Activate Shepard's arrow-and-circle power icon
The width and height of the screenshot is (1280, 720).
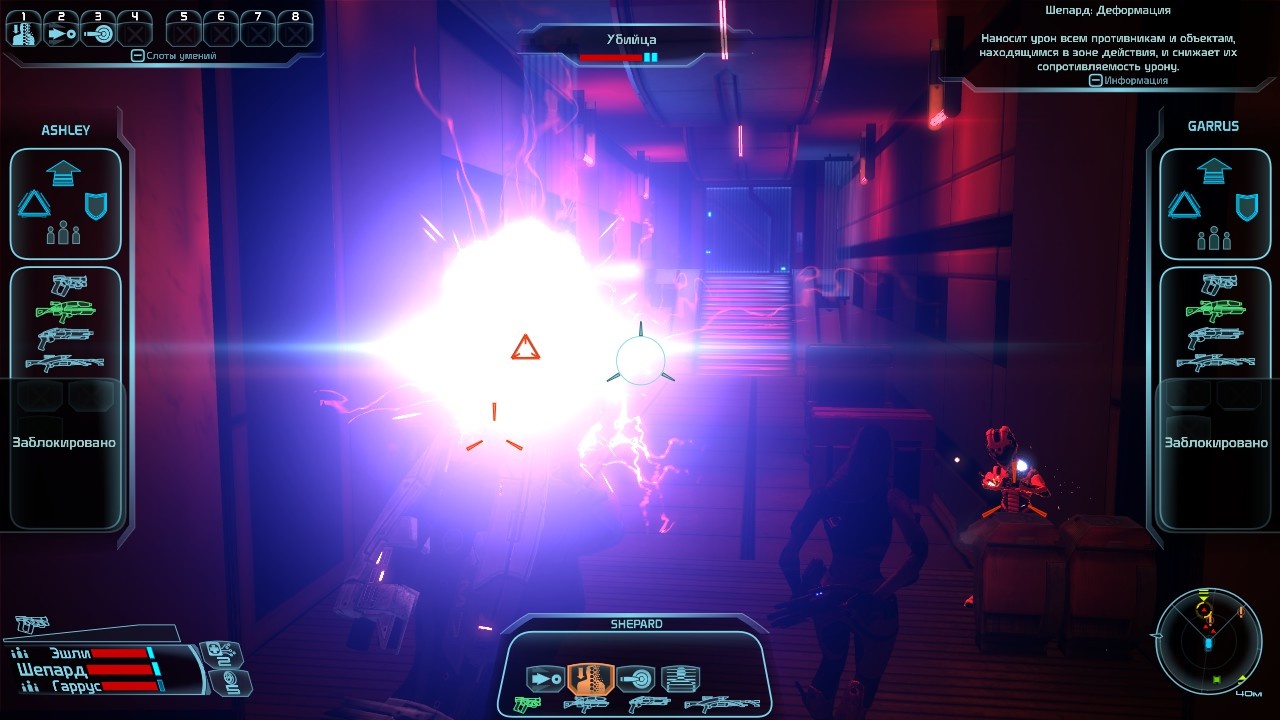click(x=545, y=679)
